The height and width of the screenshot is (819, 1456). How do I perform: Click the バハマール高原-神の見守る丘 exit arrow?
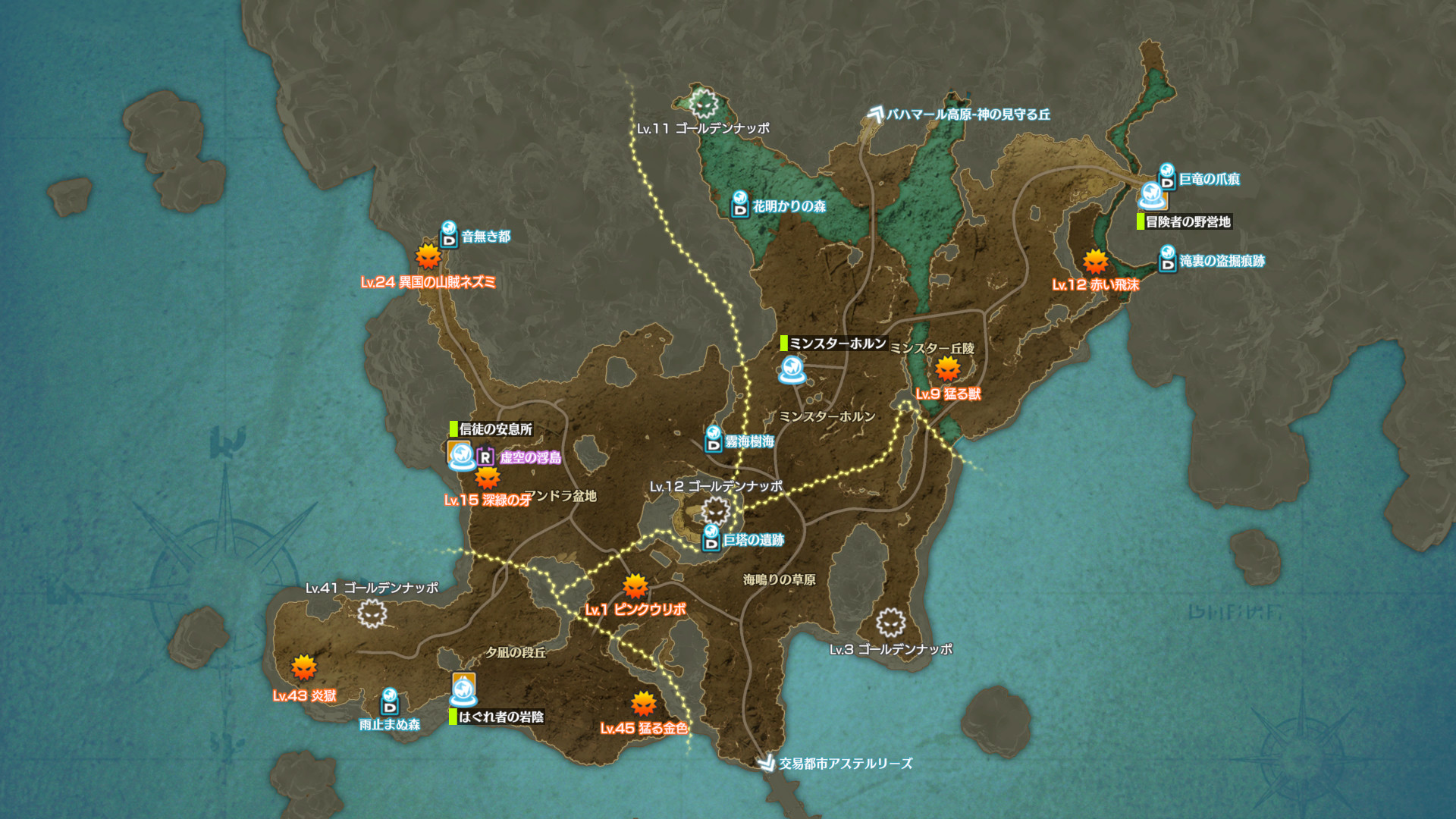pos(876,115)
